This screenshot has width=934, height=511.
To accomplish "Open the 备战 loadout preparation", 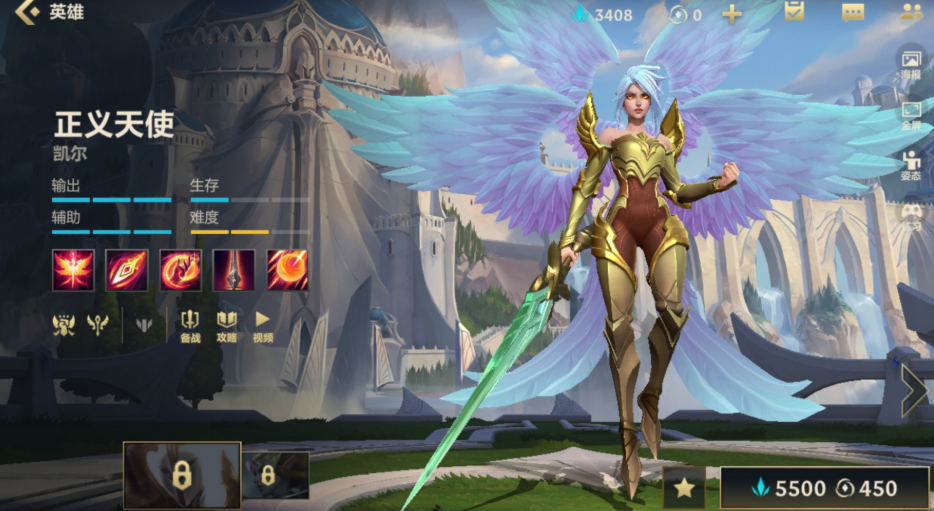I will tap(190, 326).
